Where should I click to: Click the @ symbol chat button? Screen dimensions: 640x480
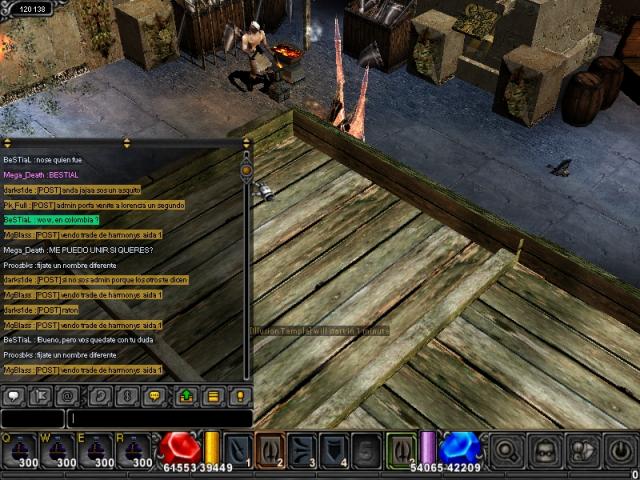coord(68,397)
